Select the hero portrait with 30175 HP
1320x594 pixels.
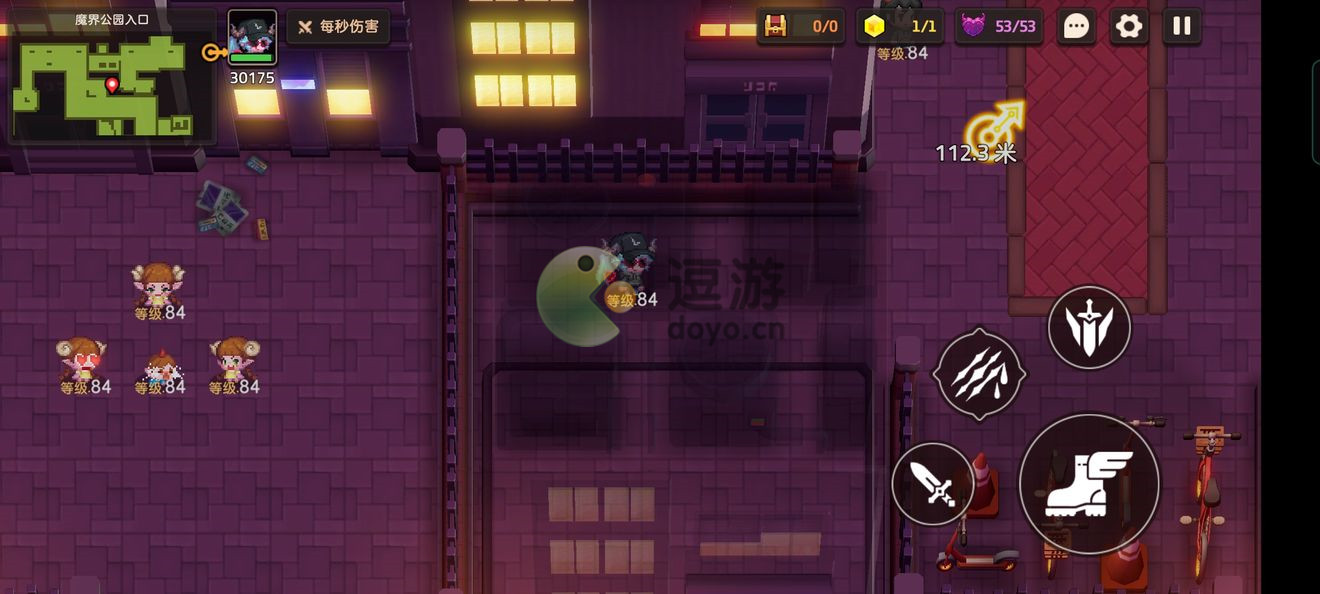click(252, 38)
